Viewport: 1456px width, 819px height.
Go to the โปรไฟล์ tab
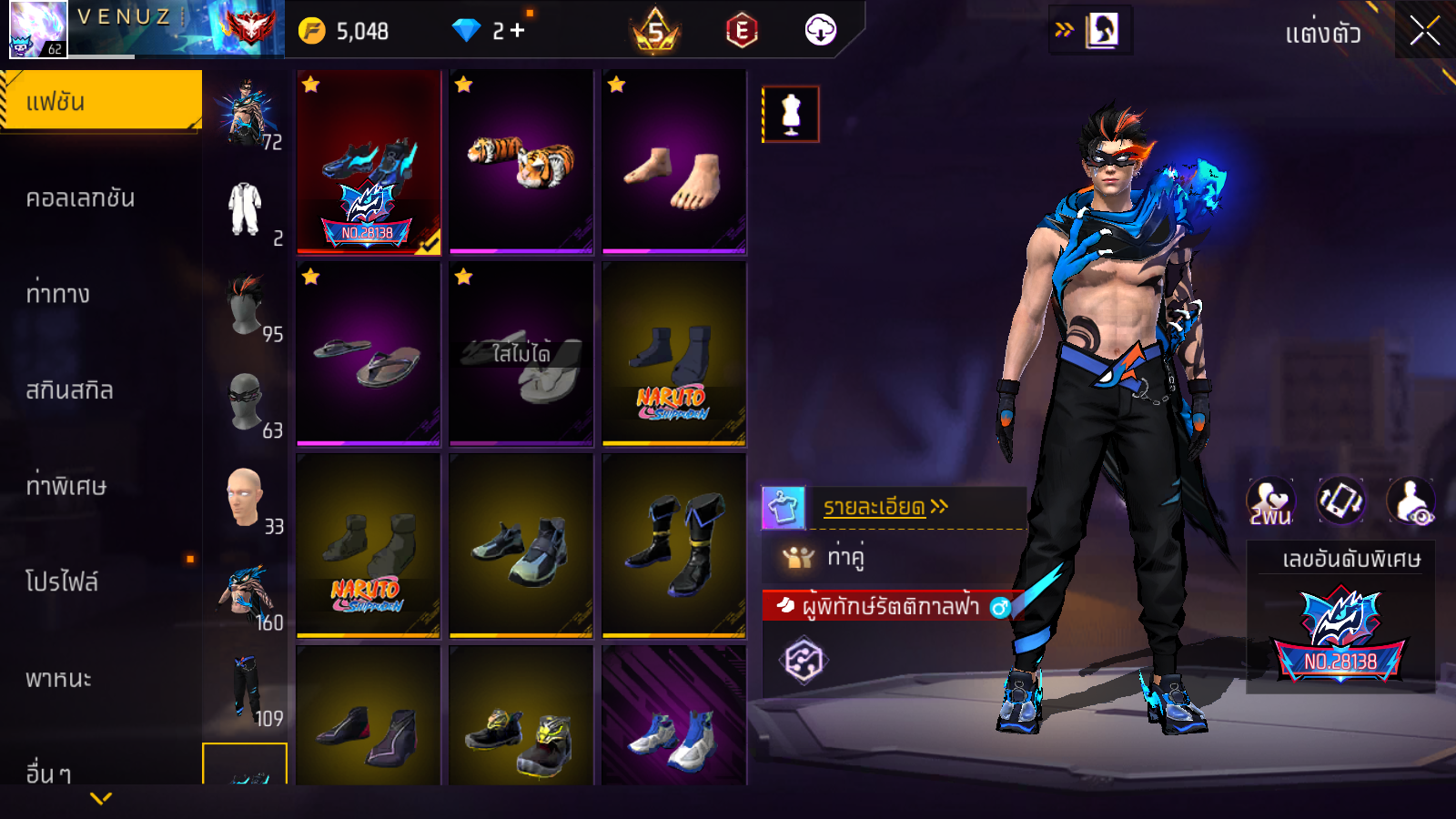[62, 582]
